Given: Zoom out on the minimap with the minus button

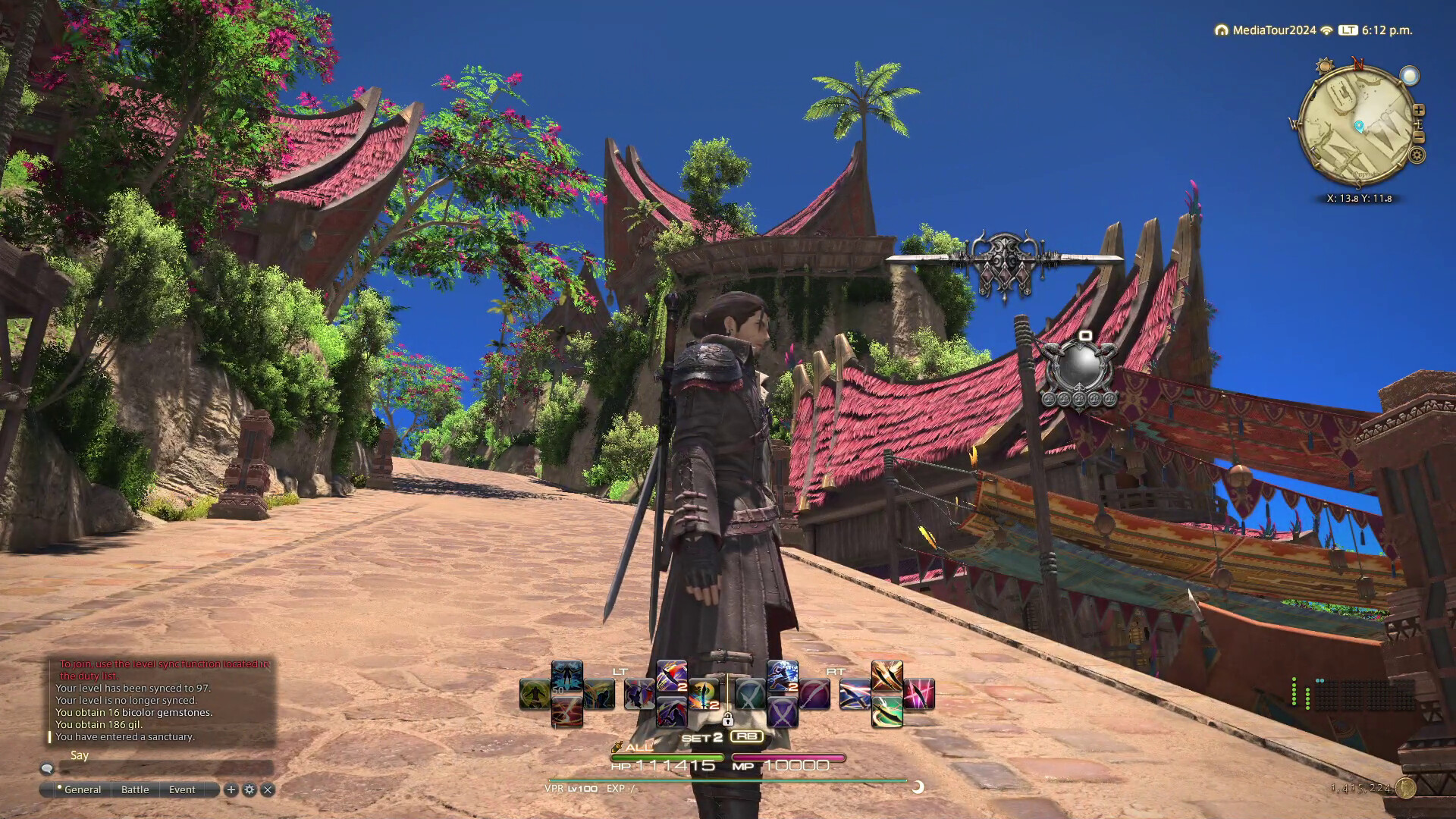Looking at the screenshot, I should click(1419, 136).
